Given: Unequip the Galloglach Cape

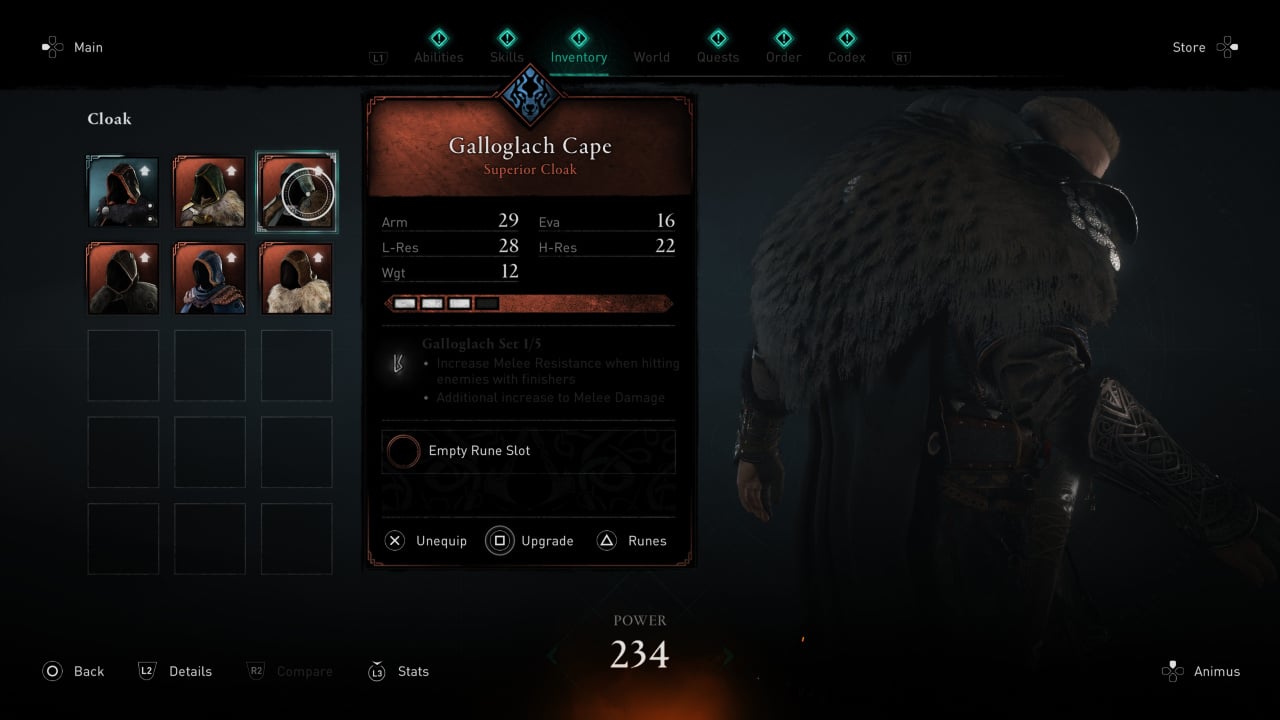Looking at the screenshot, I should (426, 541).
